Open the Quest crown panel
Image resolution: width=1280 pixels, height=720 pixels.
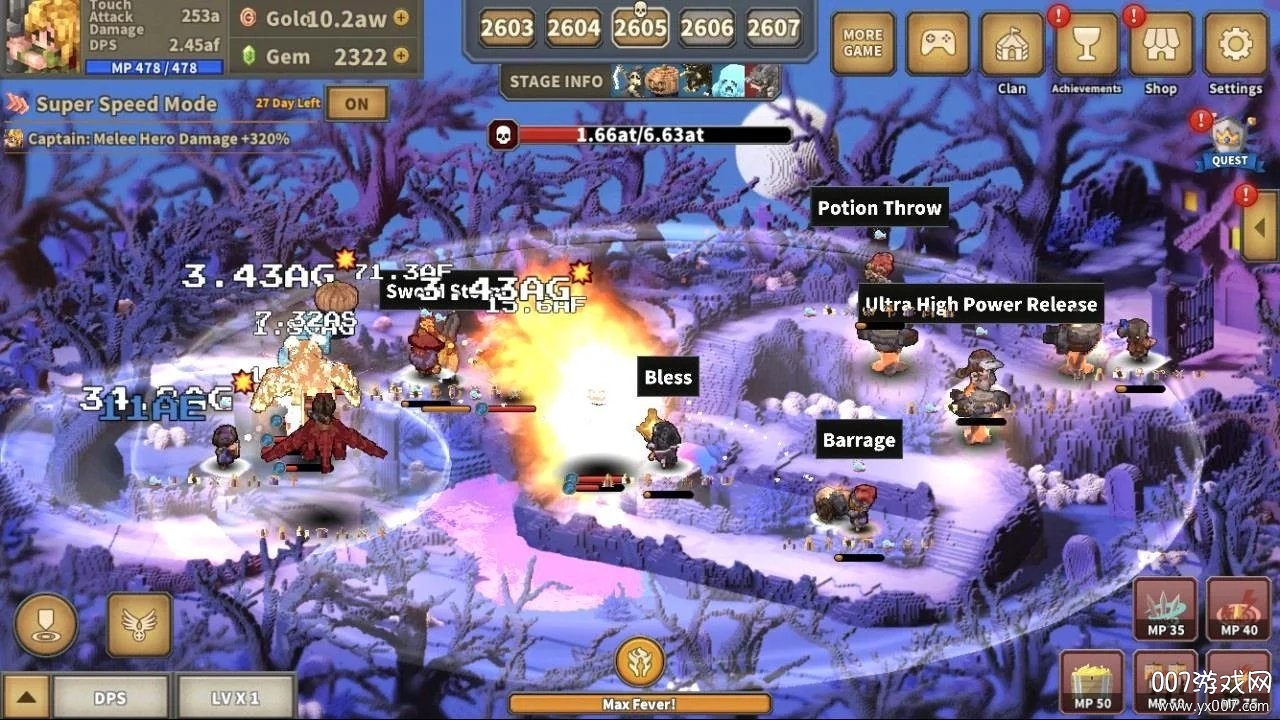click(1228, 140)
